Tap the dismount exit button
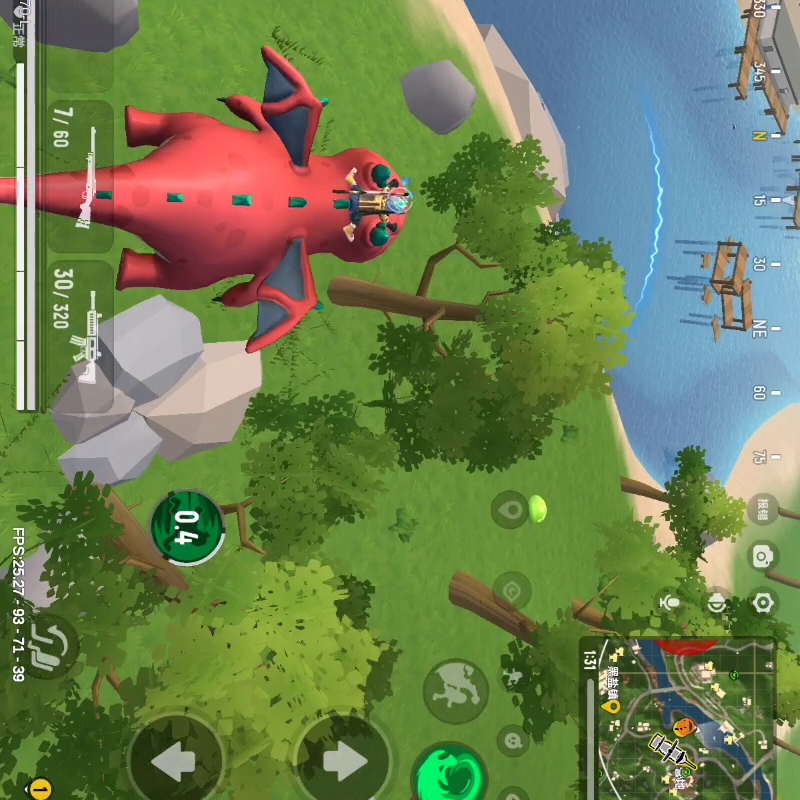 coord(48,644)
